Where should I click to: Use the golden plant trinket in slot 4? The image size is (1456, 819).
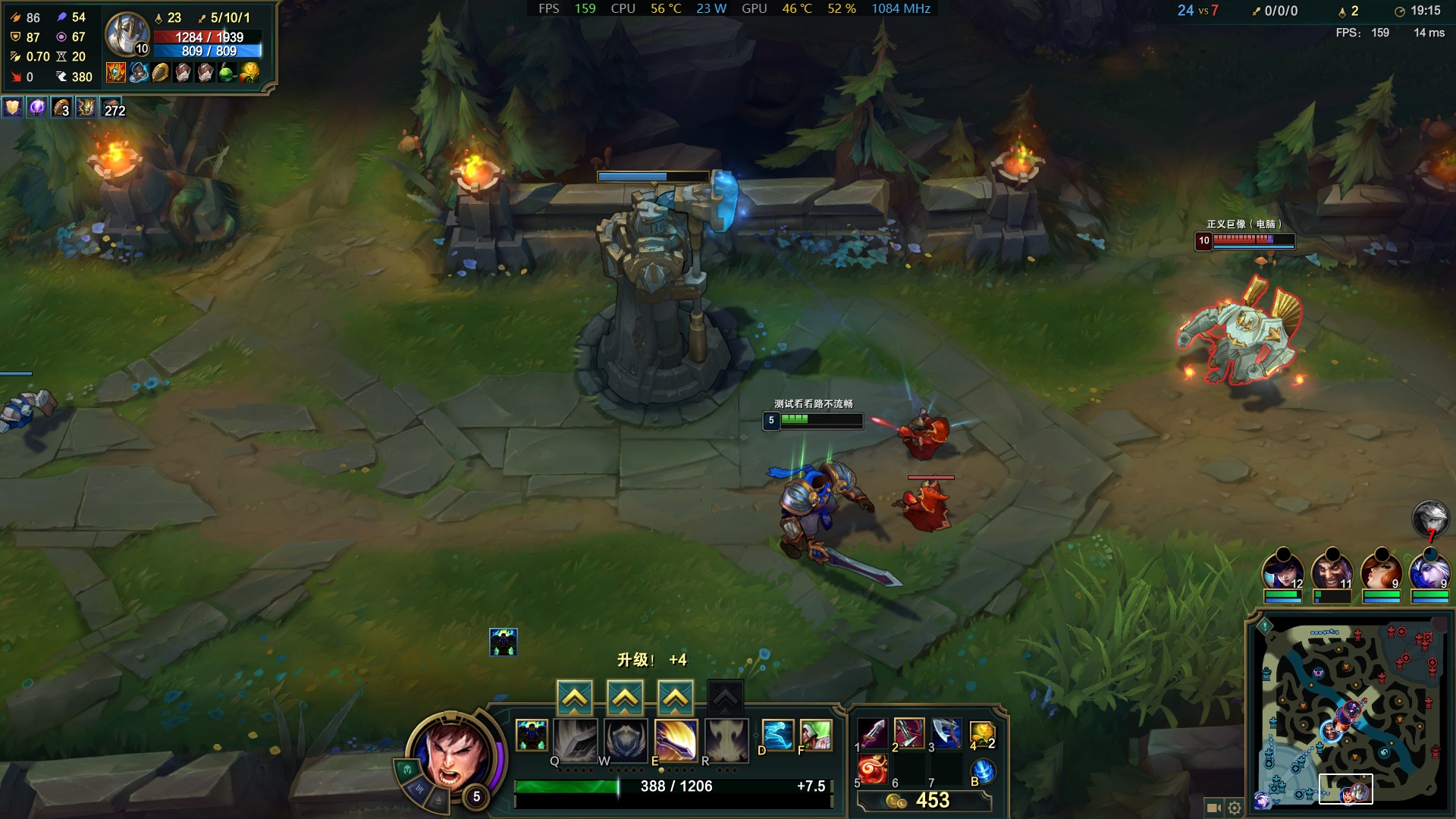982,733
